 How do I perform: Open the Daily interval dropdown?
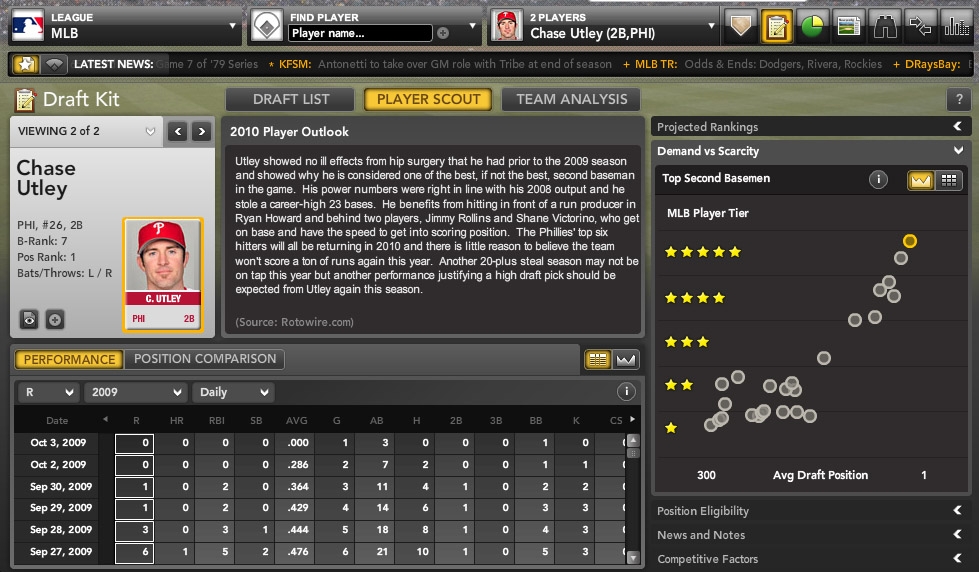tap(232, 392)
